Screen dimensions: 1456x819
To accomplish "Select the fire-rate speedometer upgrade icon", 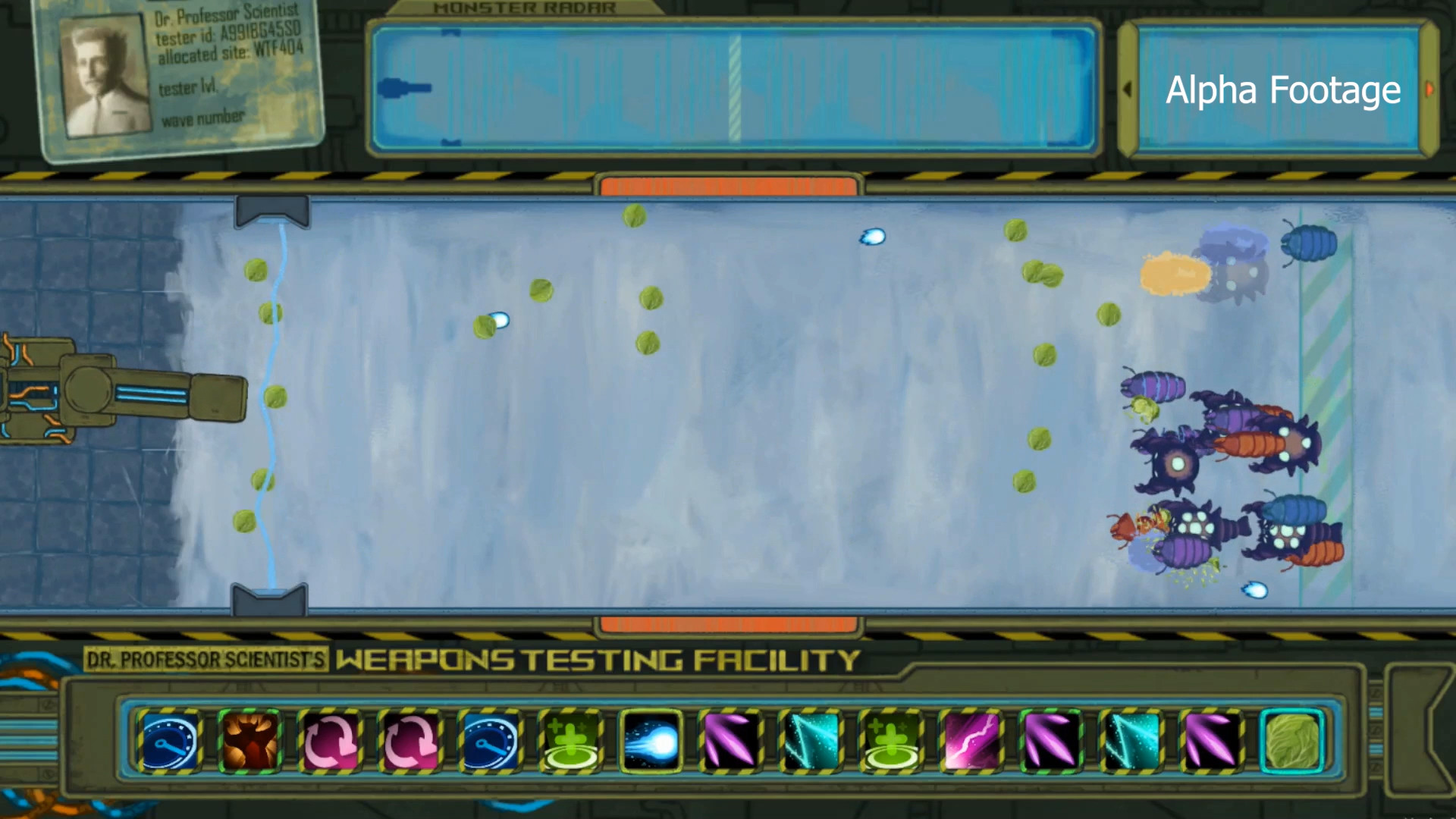I will pos(169,739).
